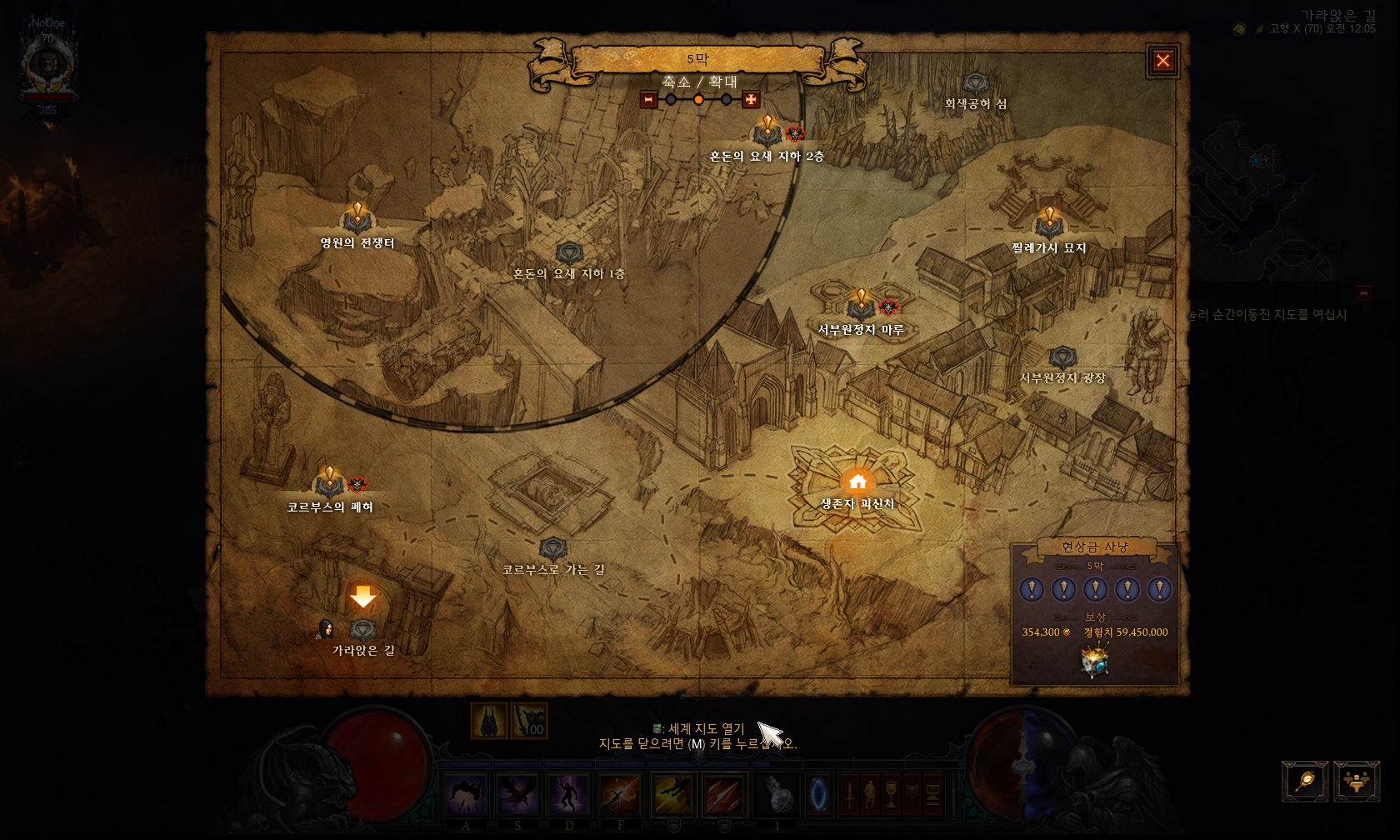Choose the 혼돈의 요새 지하 1층 waypoint
This screenshot has width=1400, height=840.
coord(568,253)
